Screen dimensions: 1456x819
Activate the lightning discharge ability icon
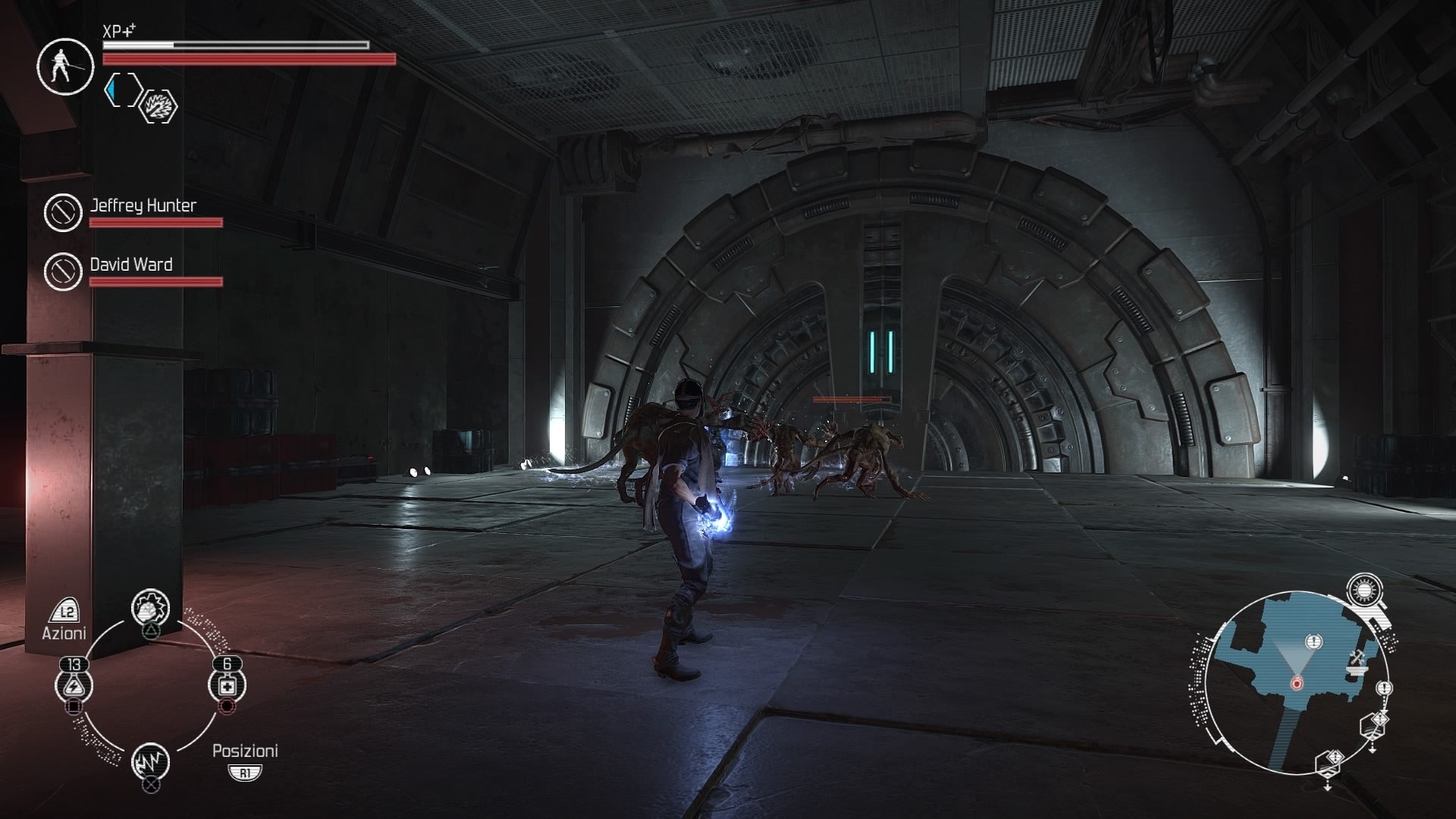[150, 761]
